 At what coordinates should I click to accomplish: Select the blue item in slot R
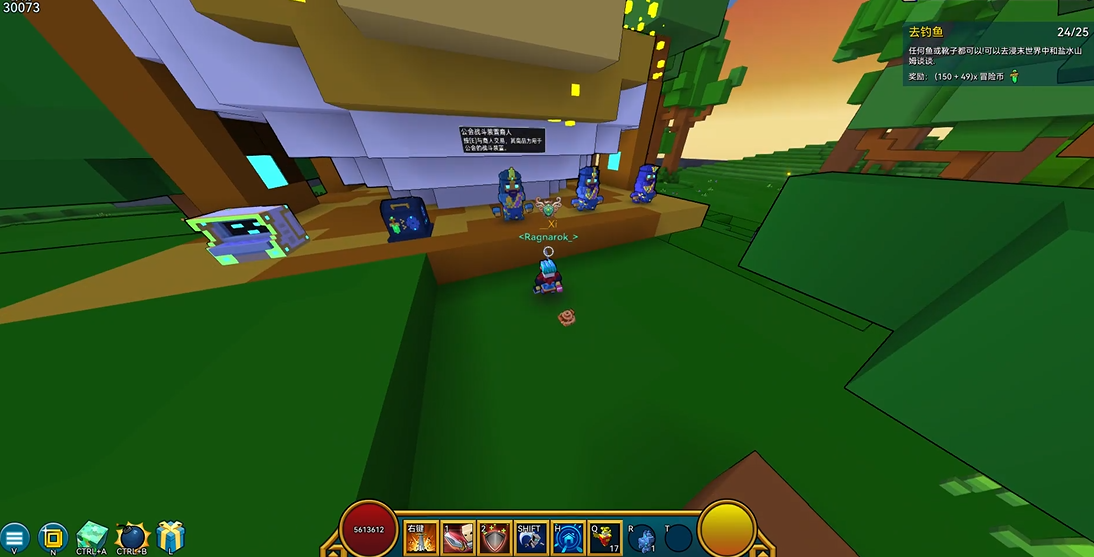click(643, 538)
